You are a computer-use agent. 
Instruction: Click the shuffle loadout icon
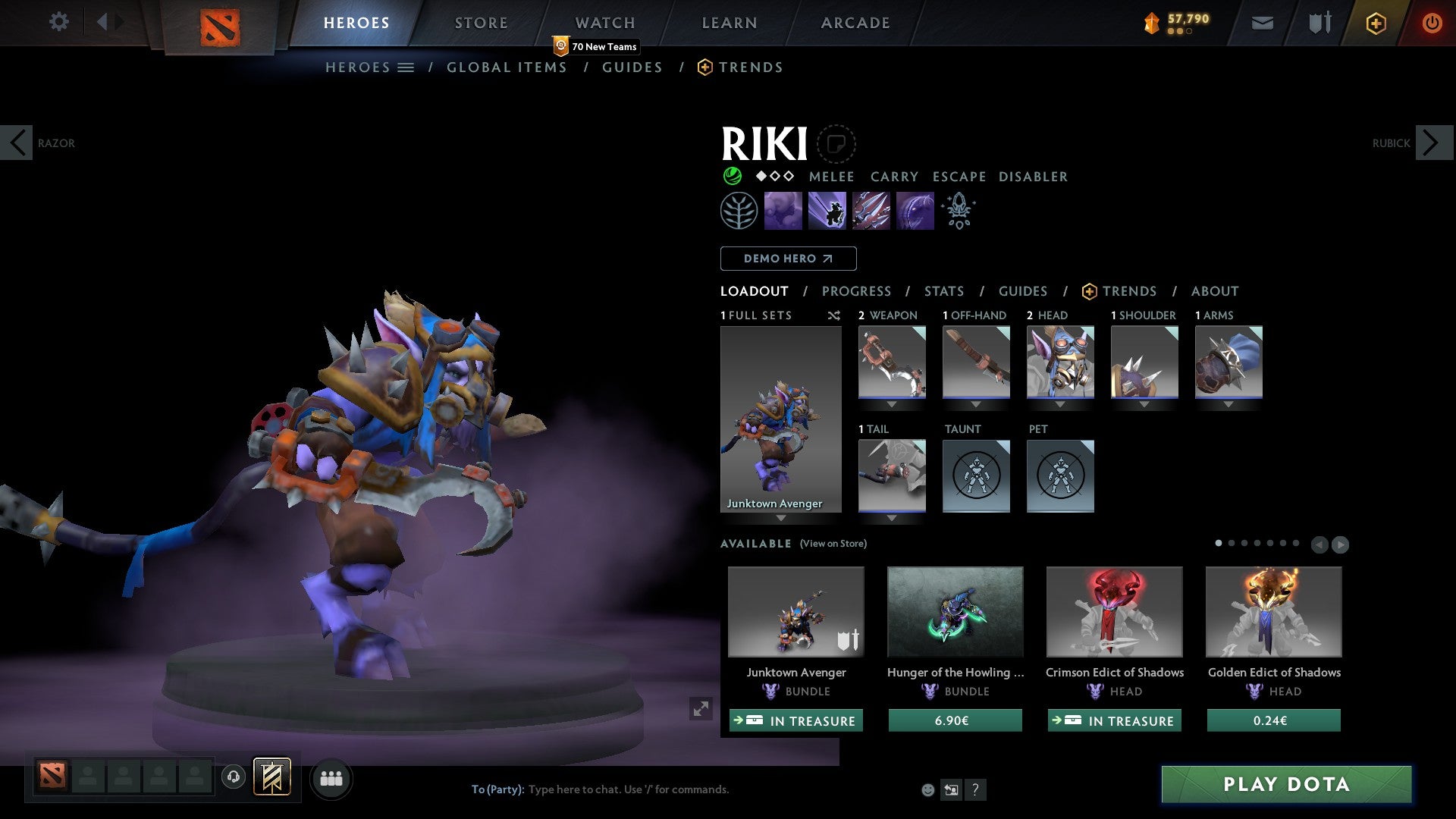(x=834, y=315)
